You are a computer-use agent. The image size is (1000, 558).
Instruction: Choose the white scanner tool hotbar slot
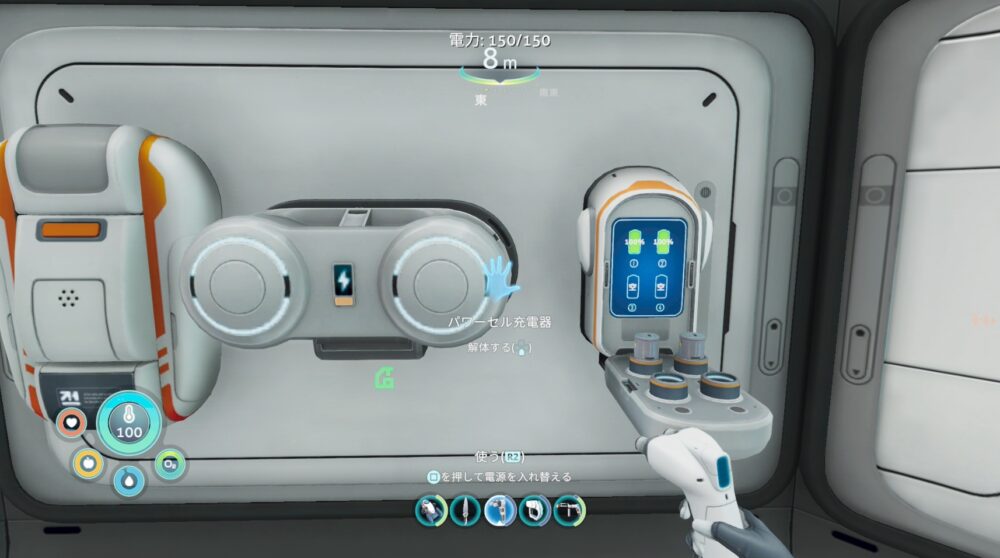coord(535,510)
